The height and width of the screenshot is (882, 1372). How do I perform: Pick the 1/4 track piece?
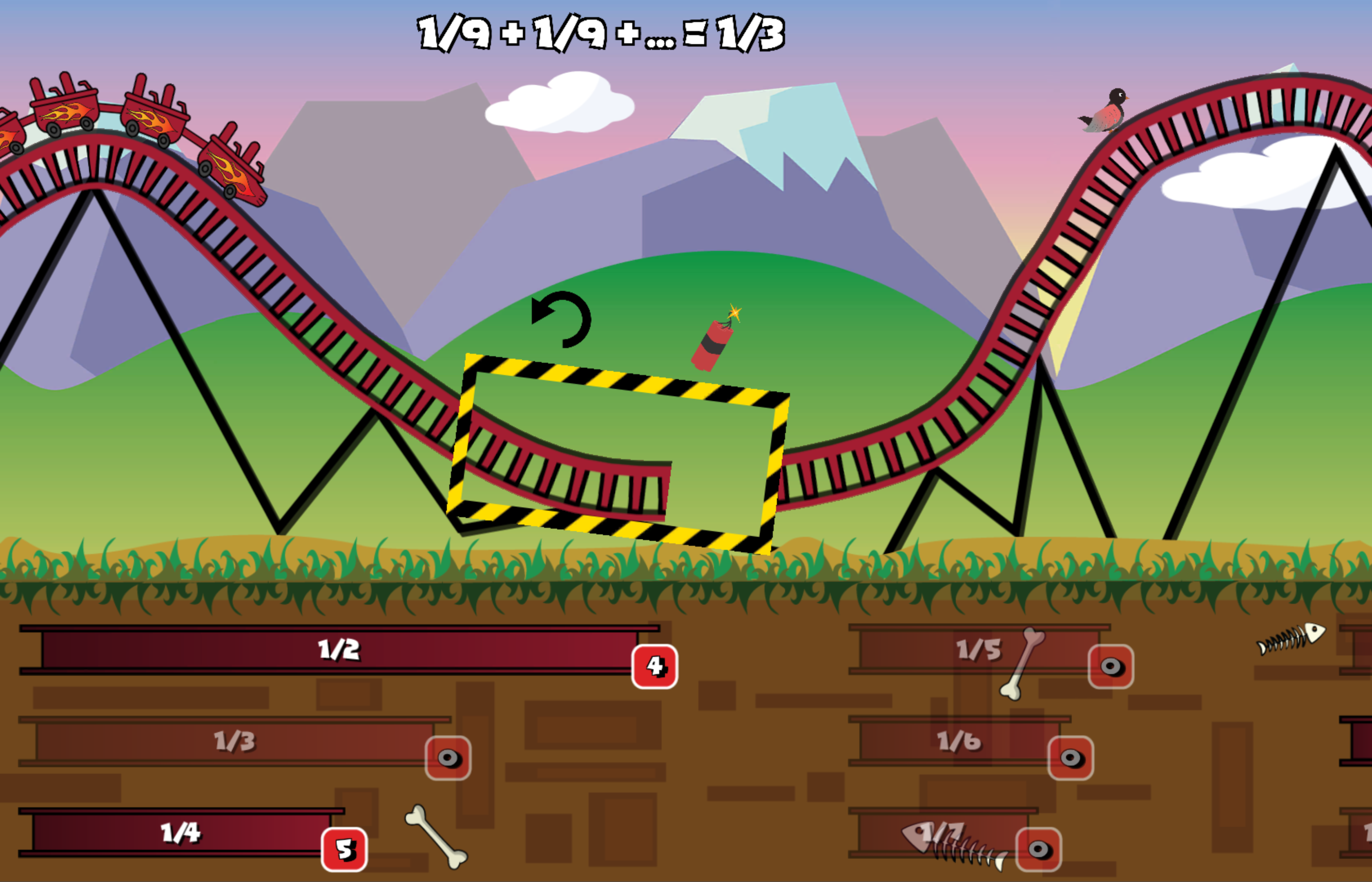[x=181, y=832]
